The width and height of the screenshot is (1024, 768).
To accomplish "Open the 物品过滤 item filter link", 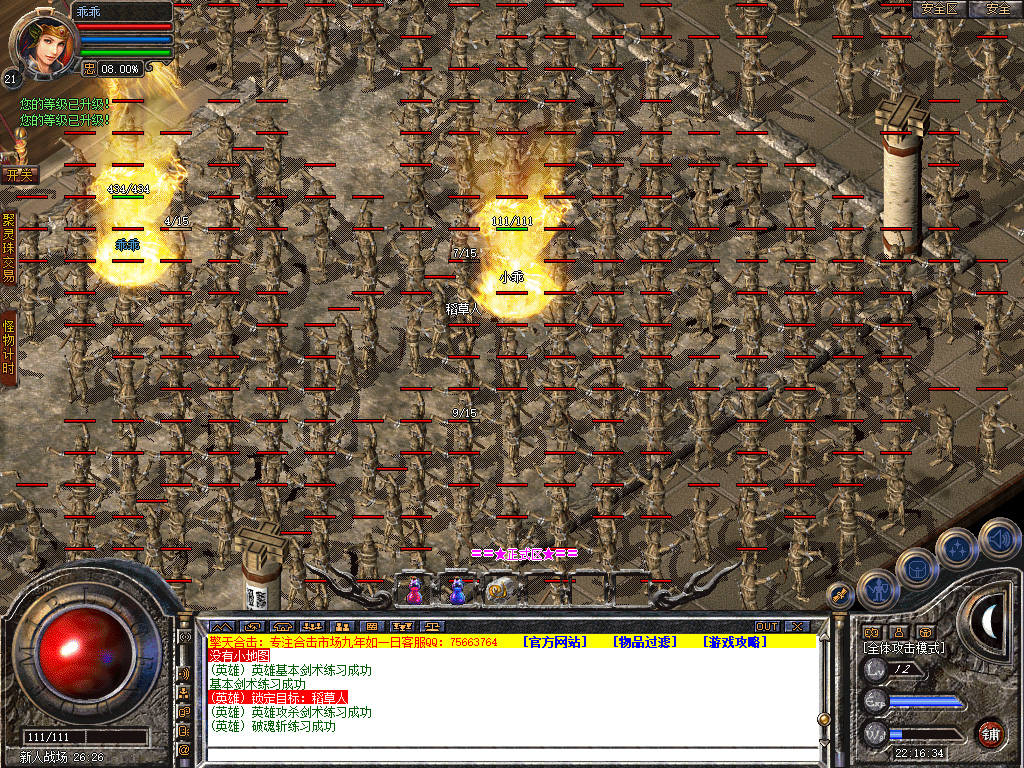I will 644,642.
